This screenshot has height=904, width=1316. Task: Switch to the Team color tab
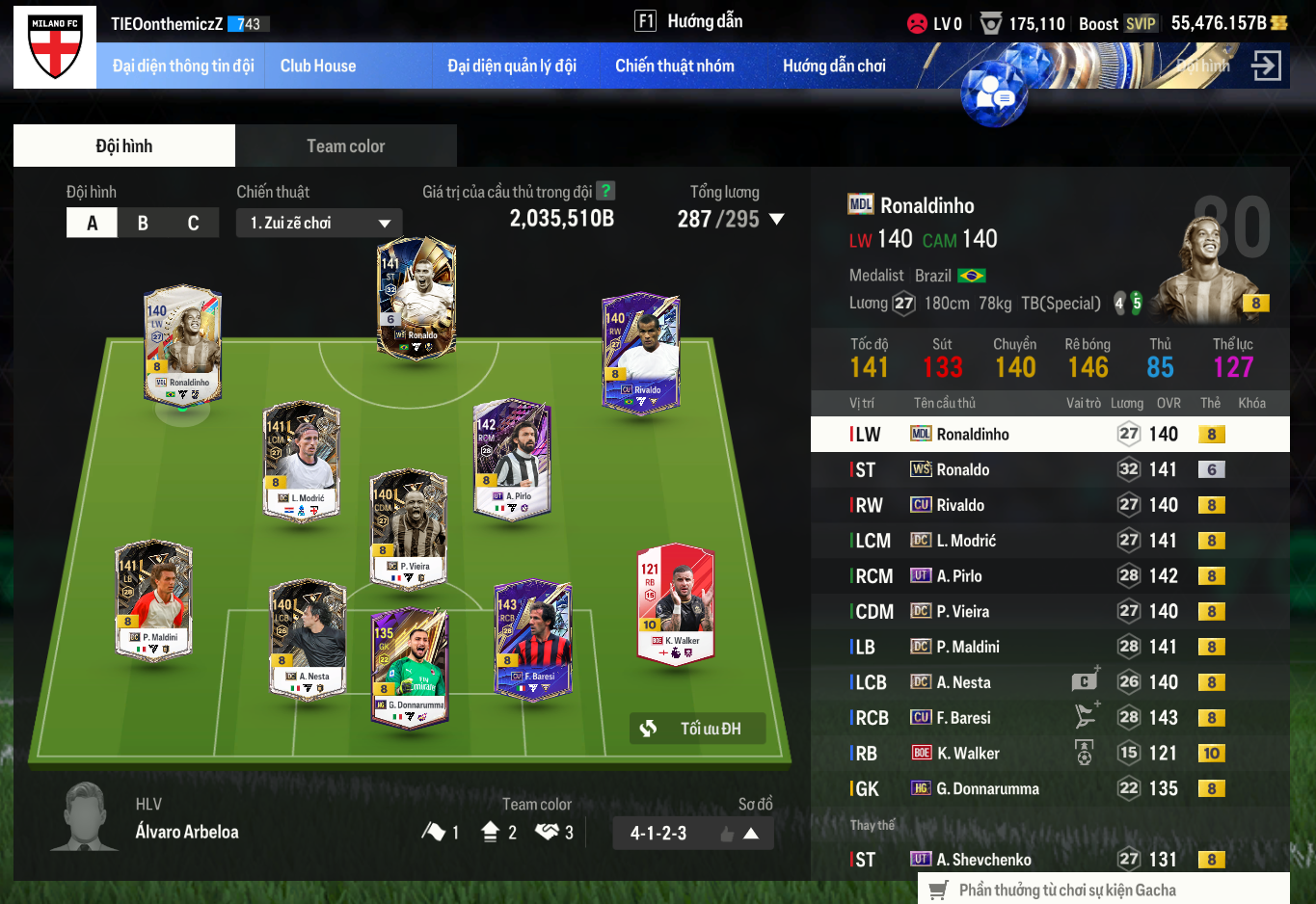pos(345,146)
